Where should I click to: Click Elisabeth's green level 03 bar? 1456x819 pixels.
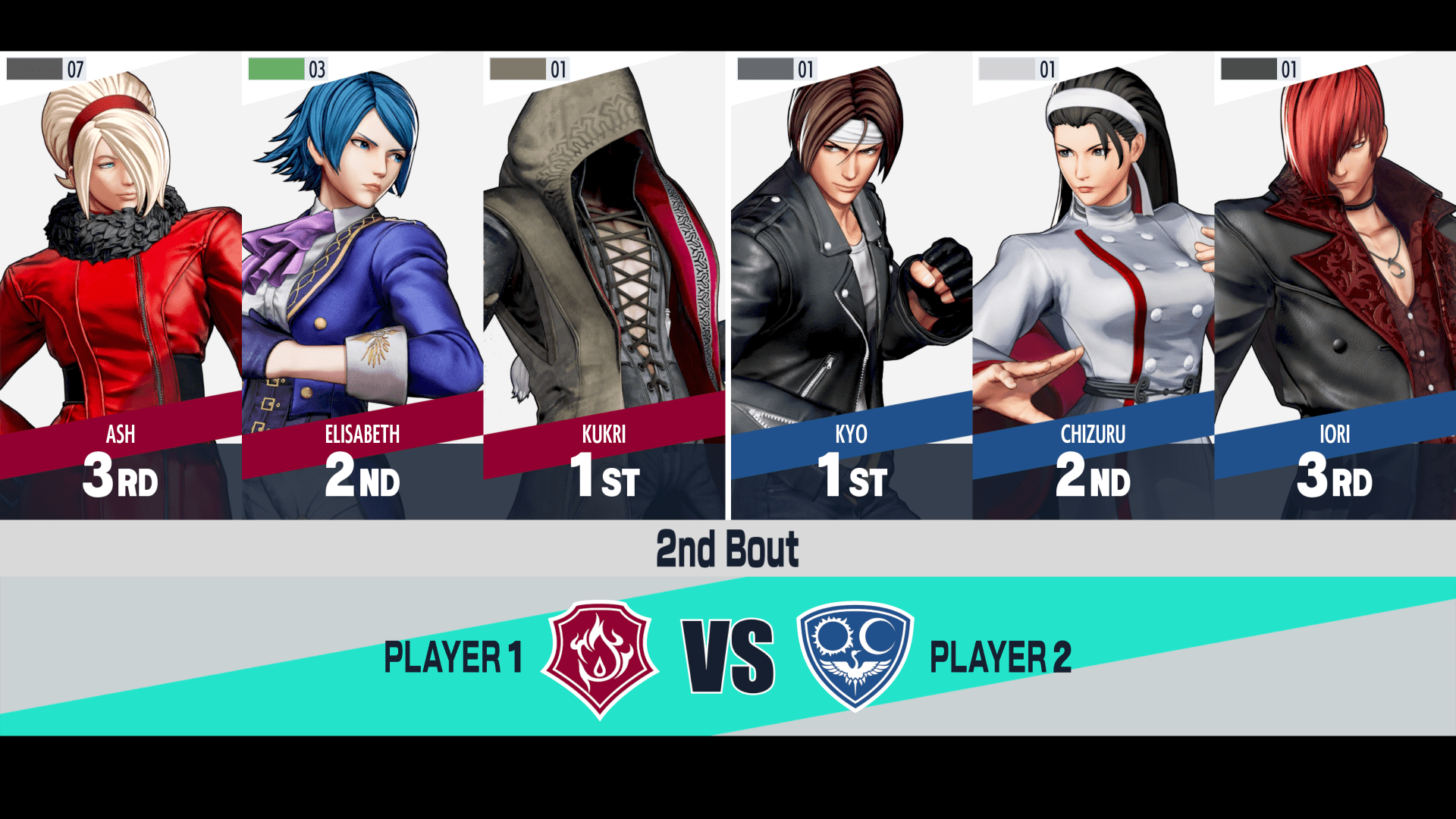click(x=276, y=68)
